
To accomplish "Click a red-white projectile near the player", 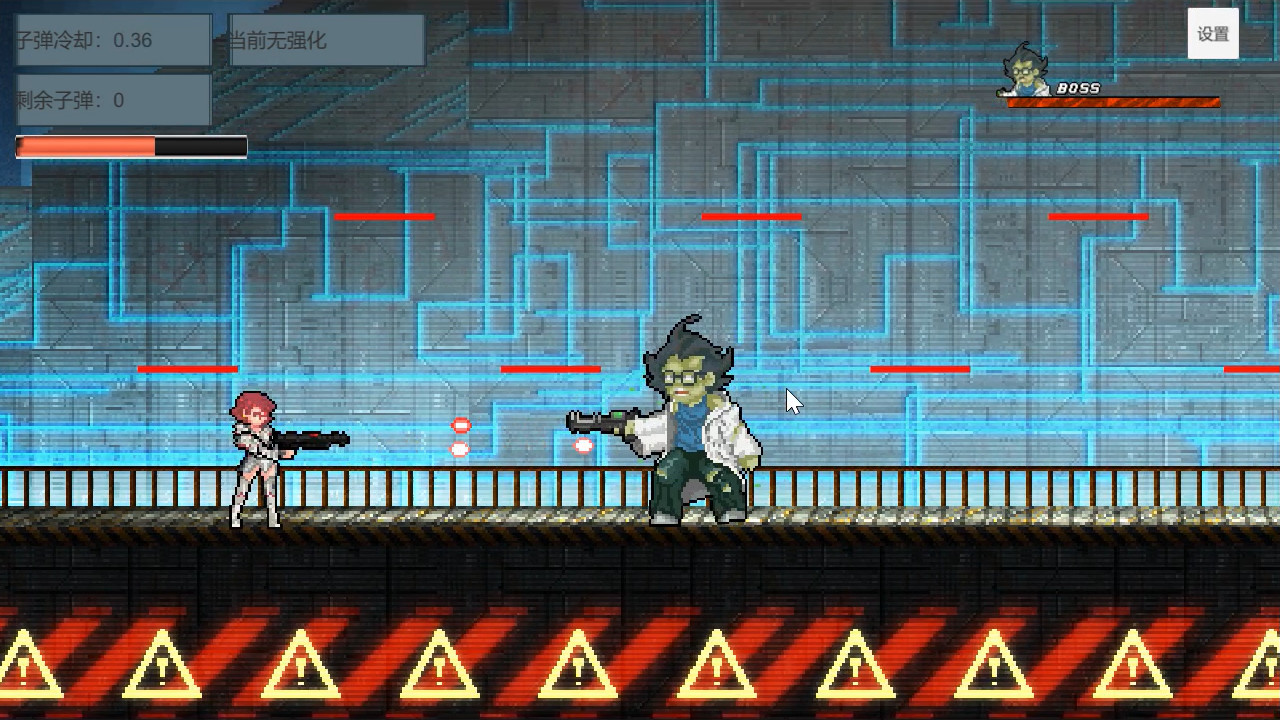I will pos(459,425).
